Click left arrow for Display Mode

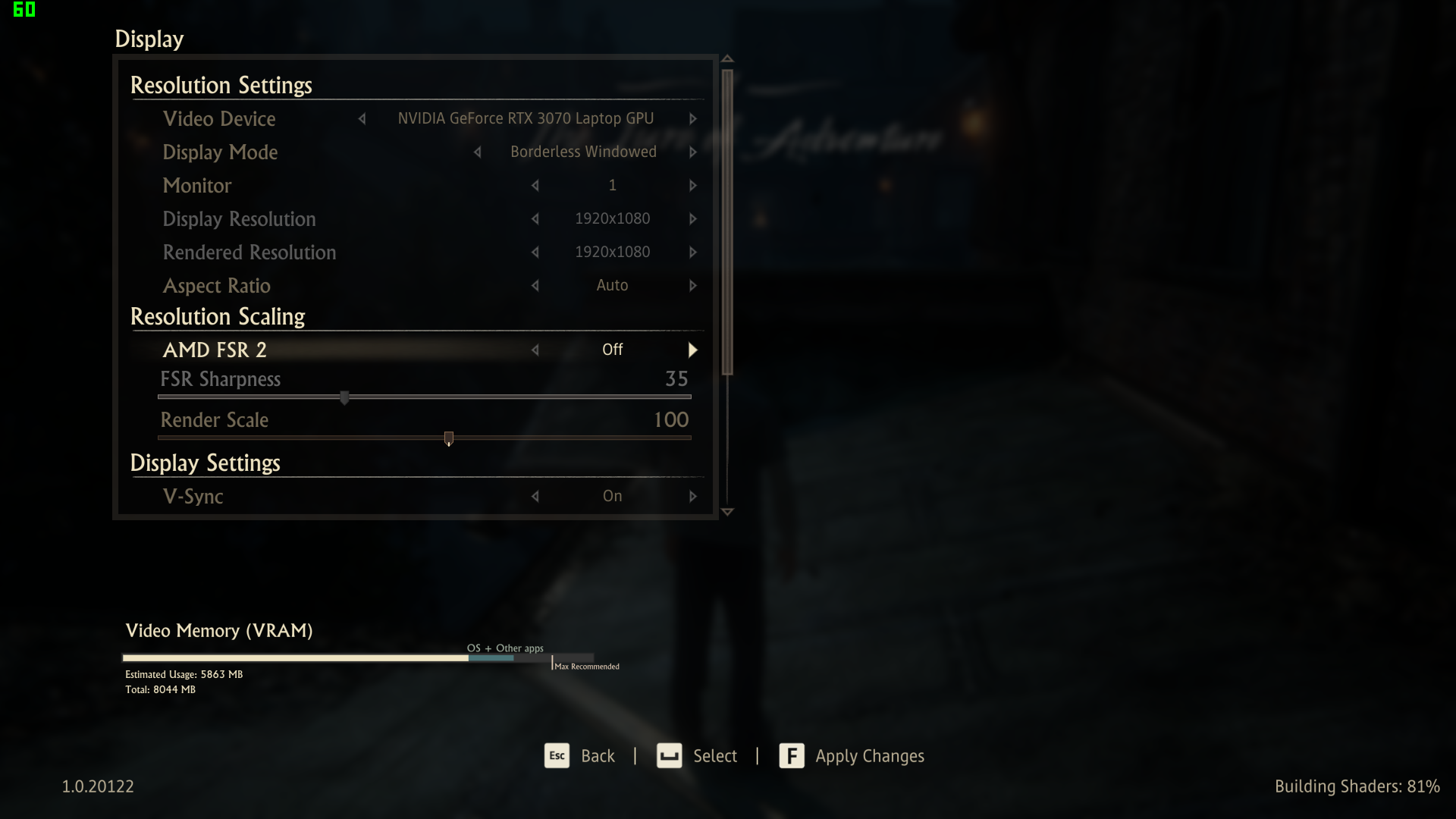[x=478, y=152]
